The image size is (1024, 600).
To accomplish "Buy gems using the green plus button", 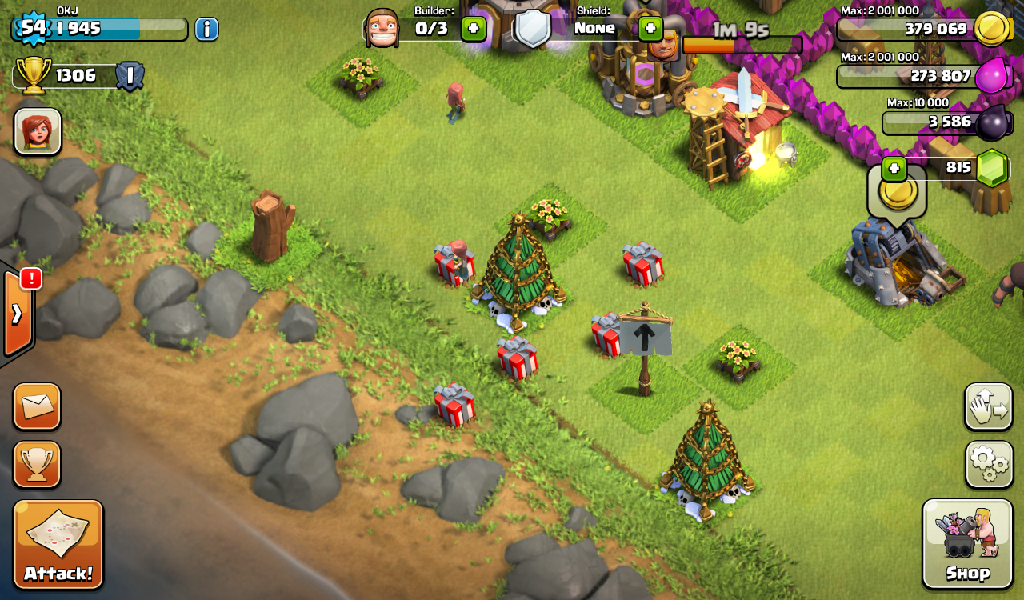I will pyautogui.click(x=893, y=168).
